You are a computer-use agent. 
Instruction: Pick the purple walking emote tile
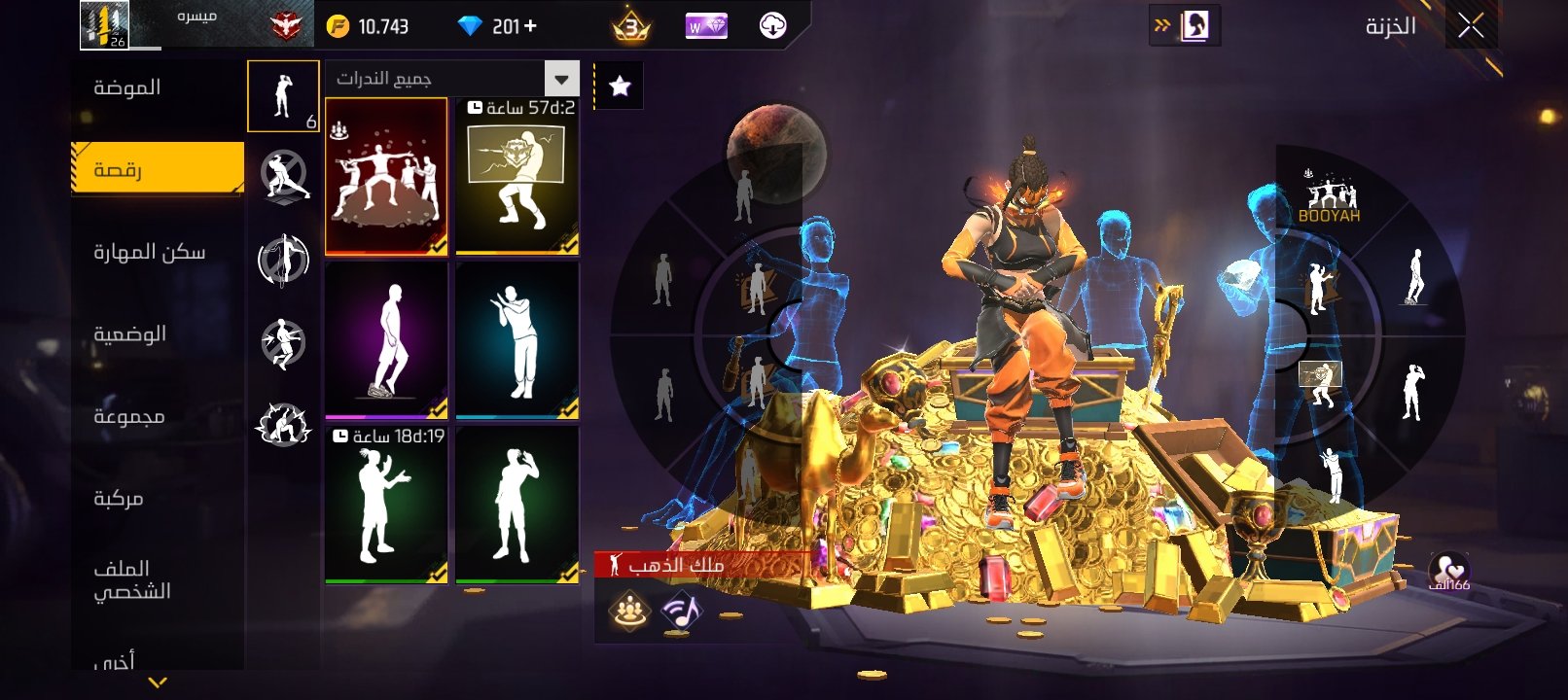386,340
